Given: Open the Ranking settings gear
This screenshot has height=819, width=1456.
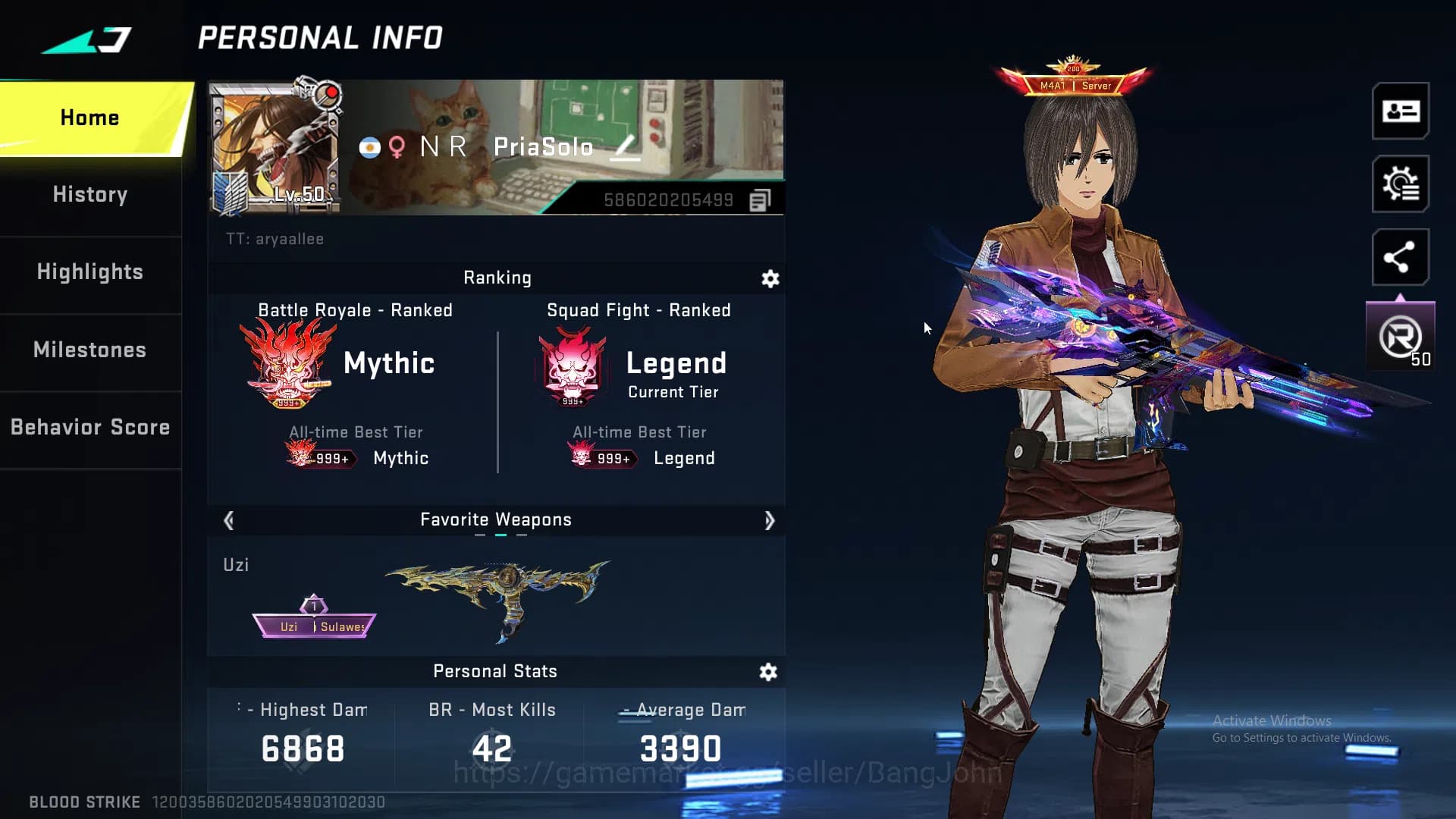Looking at the screenshot, I should point(769,279).
